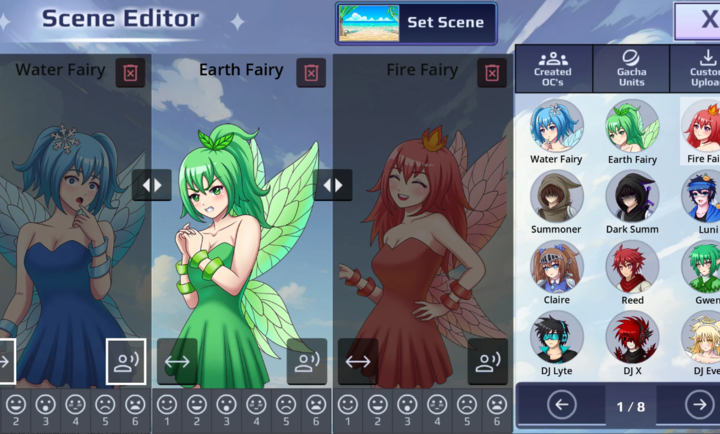Swap Water Fairy and Earth Fairy positions
The image size is (720, 434).
pyautogui.click(x=152, y=185)
